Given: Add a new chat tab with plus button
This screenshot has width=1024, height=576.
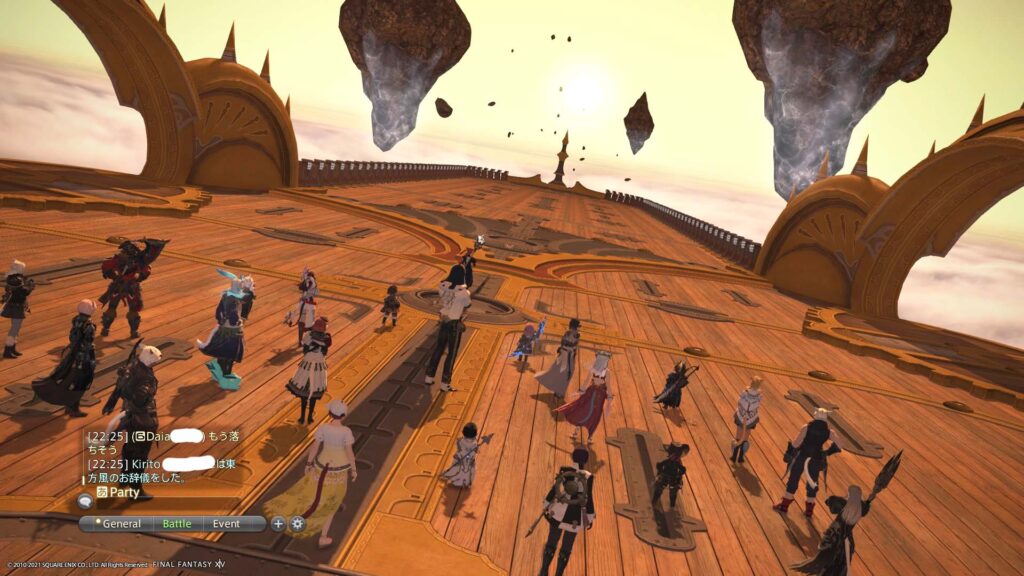Looking at the screenshot, I should [x=279, y=523].
